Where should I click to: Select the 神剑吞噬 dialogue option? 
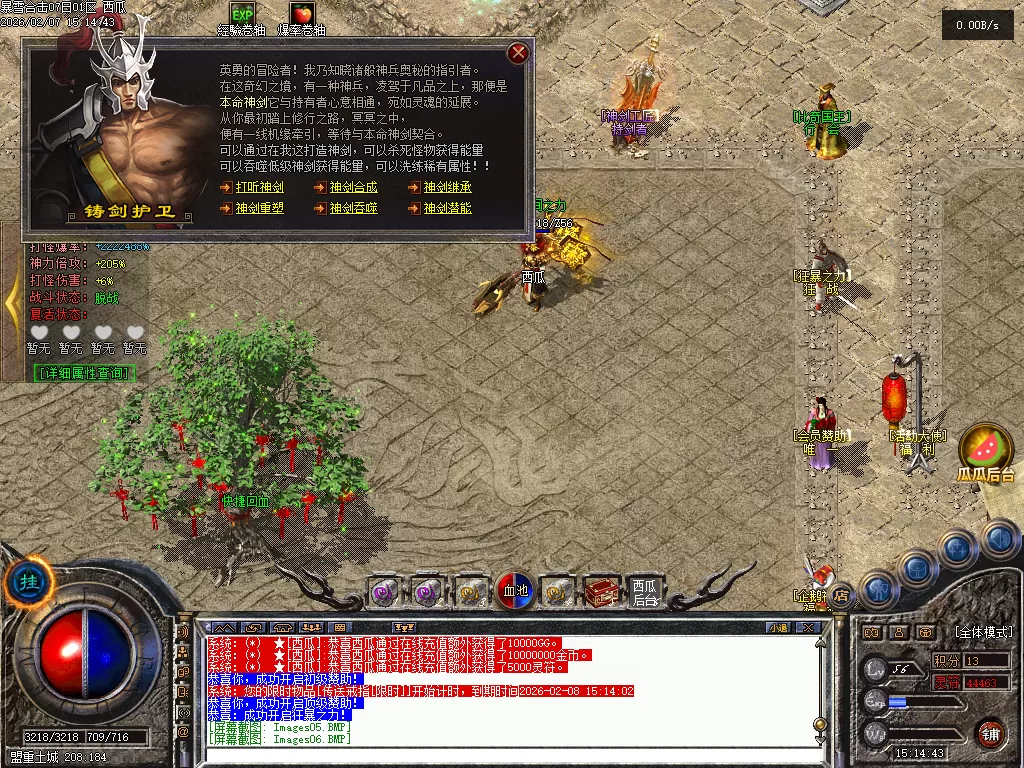[354, 209]
